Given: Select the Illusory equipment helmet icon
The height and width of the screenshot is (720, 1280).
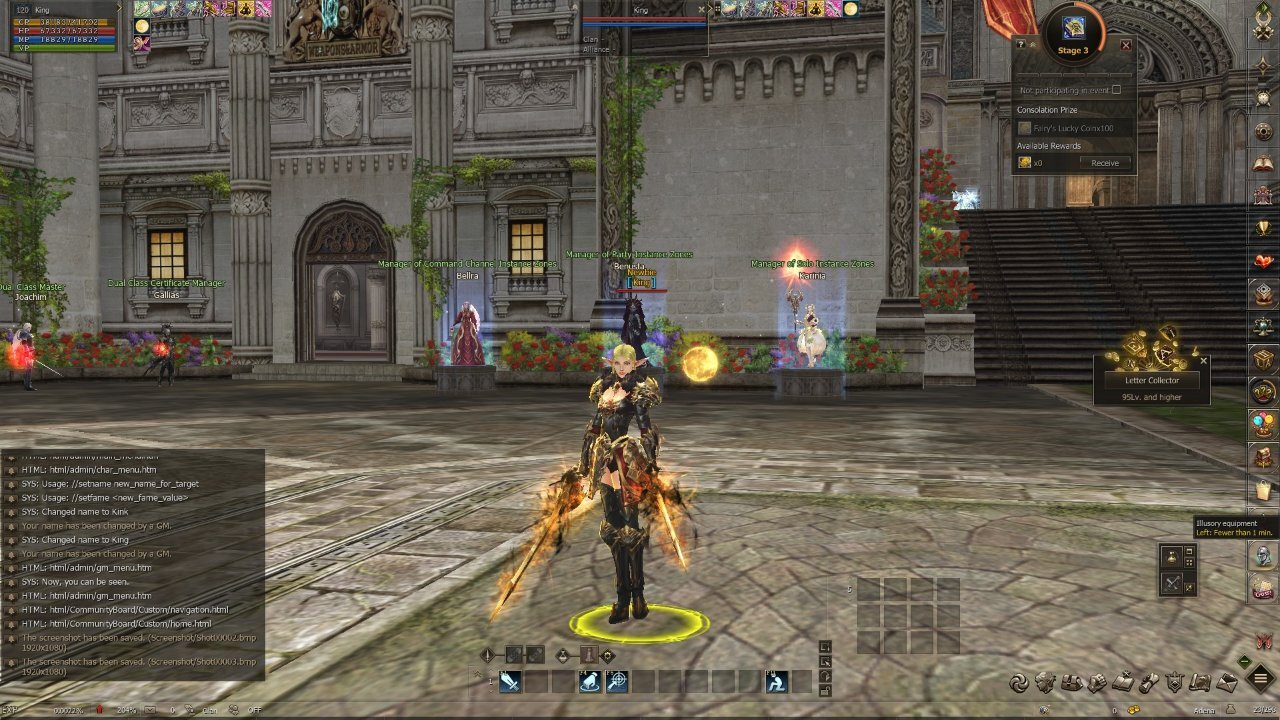Looking at the screenshot, I should coord(1264,555).
